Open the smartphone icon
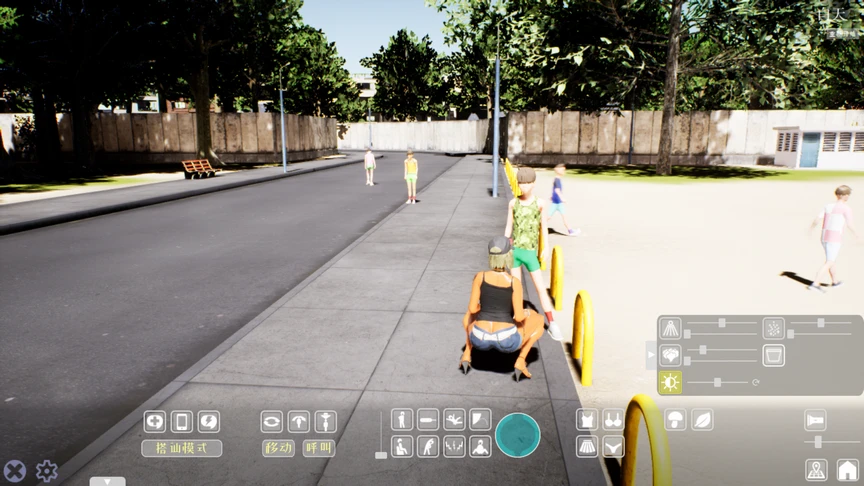This screenshot has width=864, height=486. [182, 421]
